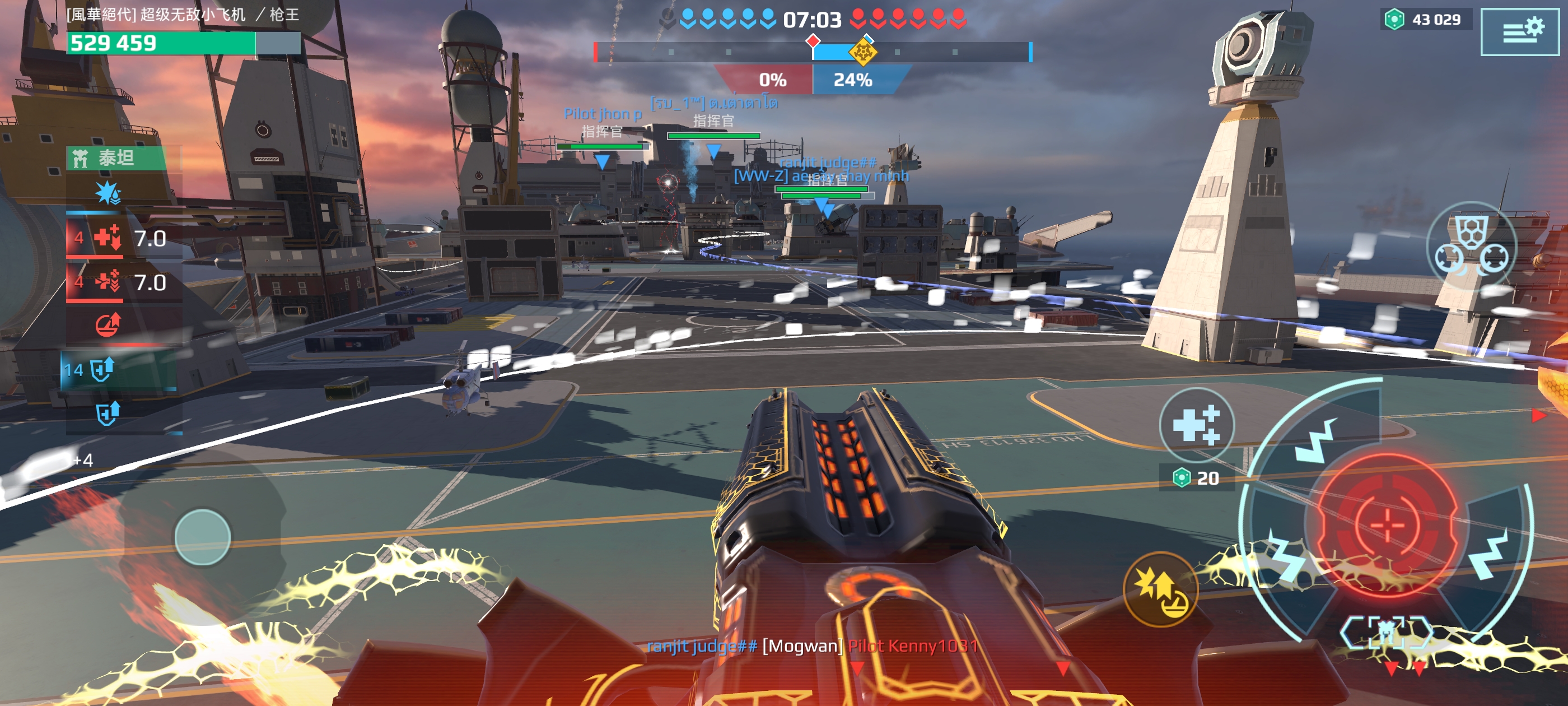Tap the virtual movement joystick knob
The image size is (1568, 706).
pyautogui.click(x=203, y=537)
